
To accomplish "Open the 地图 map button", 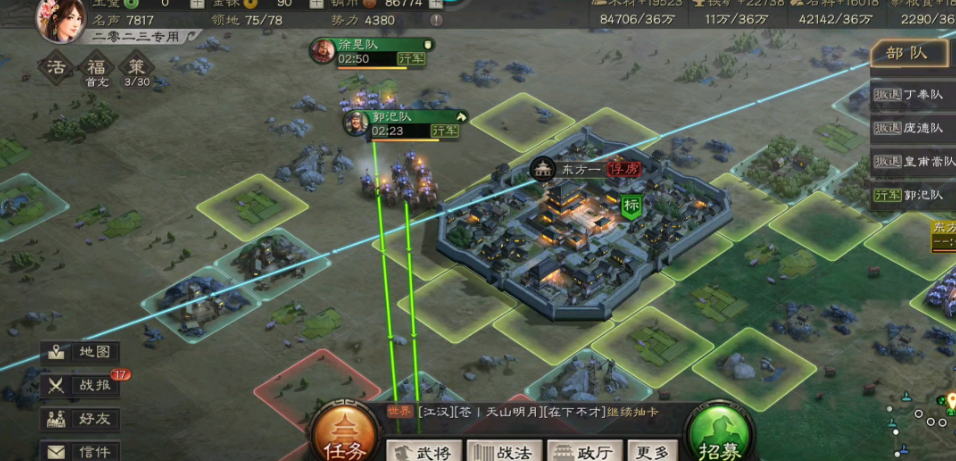I will [82, 352].
